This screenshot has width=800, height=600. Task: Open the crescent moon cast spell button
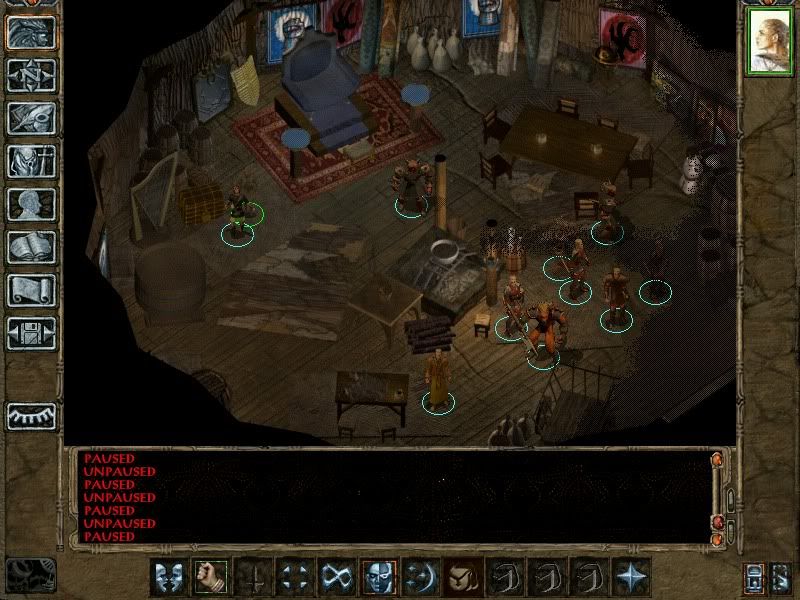click(421, 576)
